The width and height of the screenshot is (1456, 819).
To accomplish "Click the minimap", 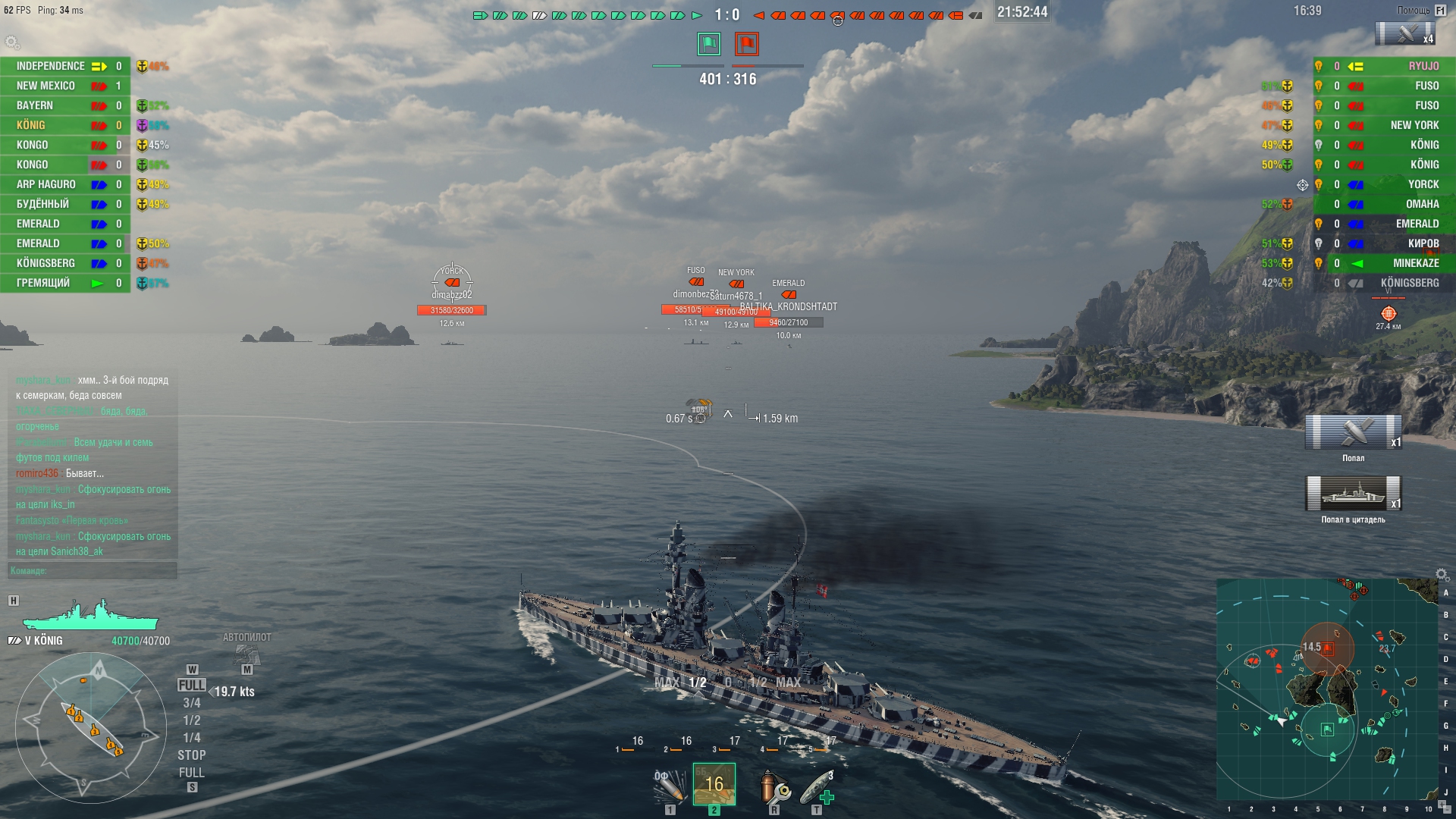I will coord(1327,689).
